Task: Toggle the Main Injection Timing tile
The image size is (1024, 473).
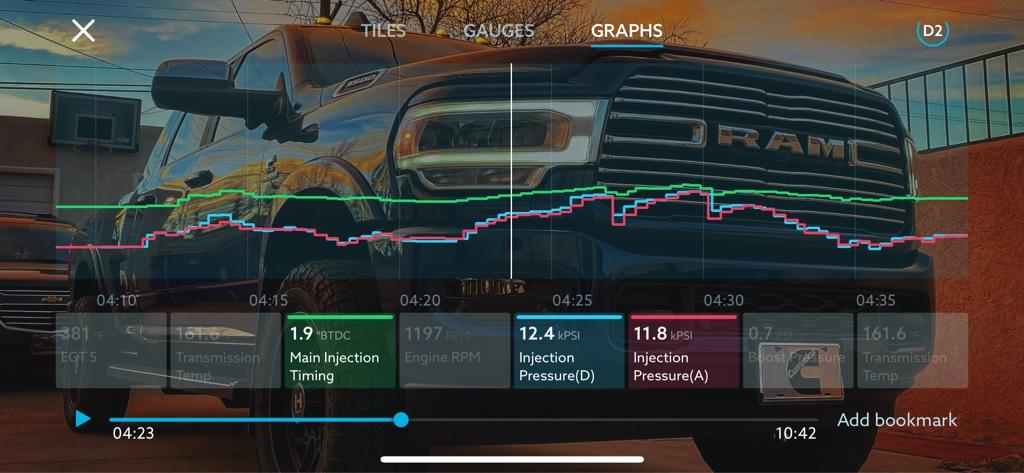Action: (x=339, y=350)
